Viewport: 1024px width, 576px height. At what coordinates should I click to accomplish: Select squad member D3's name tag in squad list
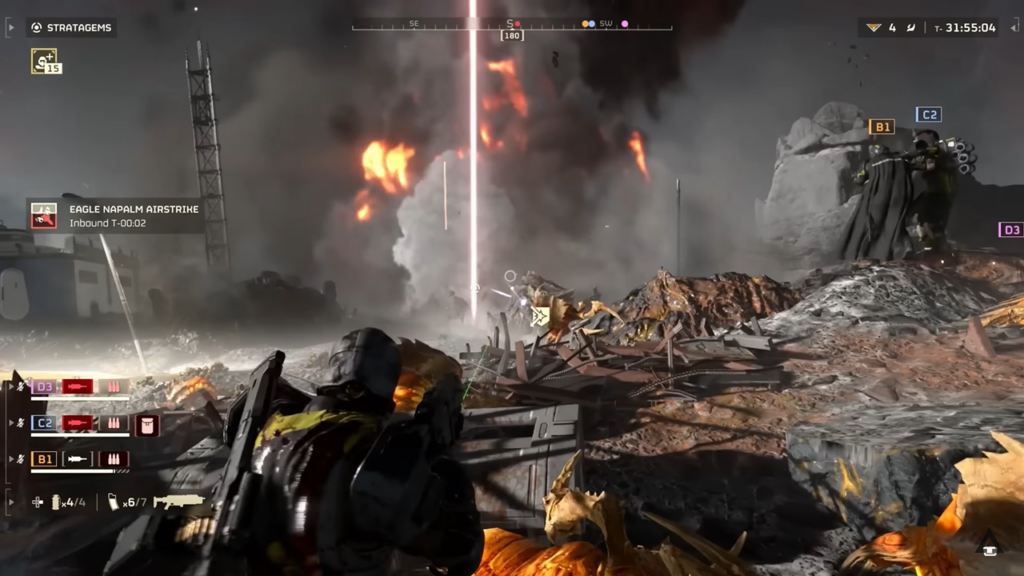click(x=44, y=386)
